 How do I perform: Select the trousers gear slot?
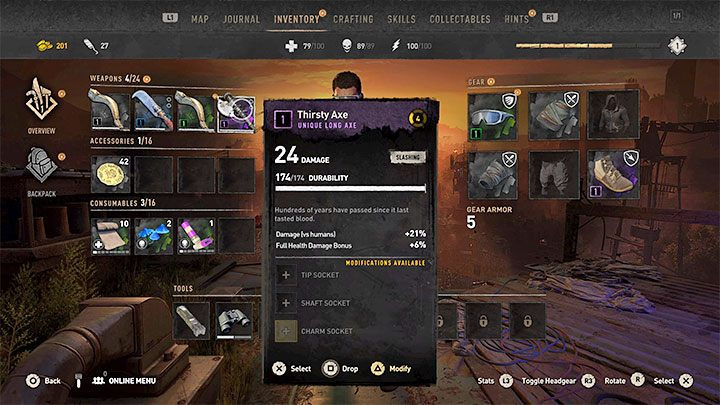548,172
